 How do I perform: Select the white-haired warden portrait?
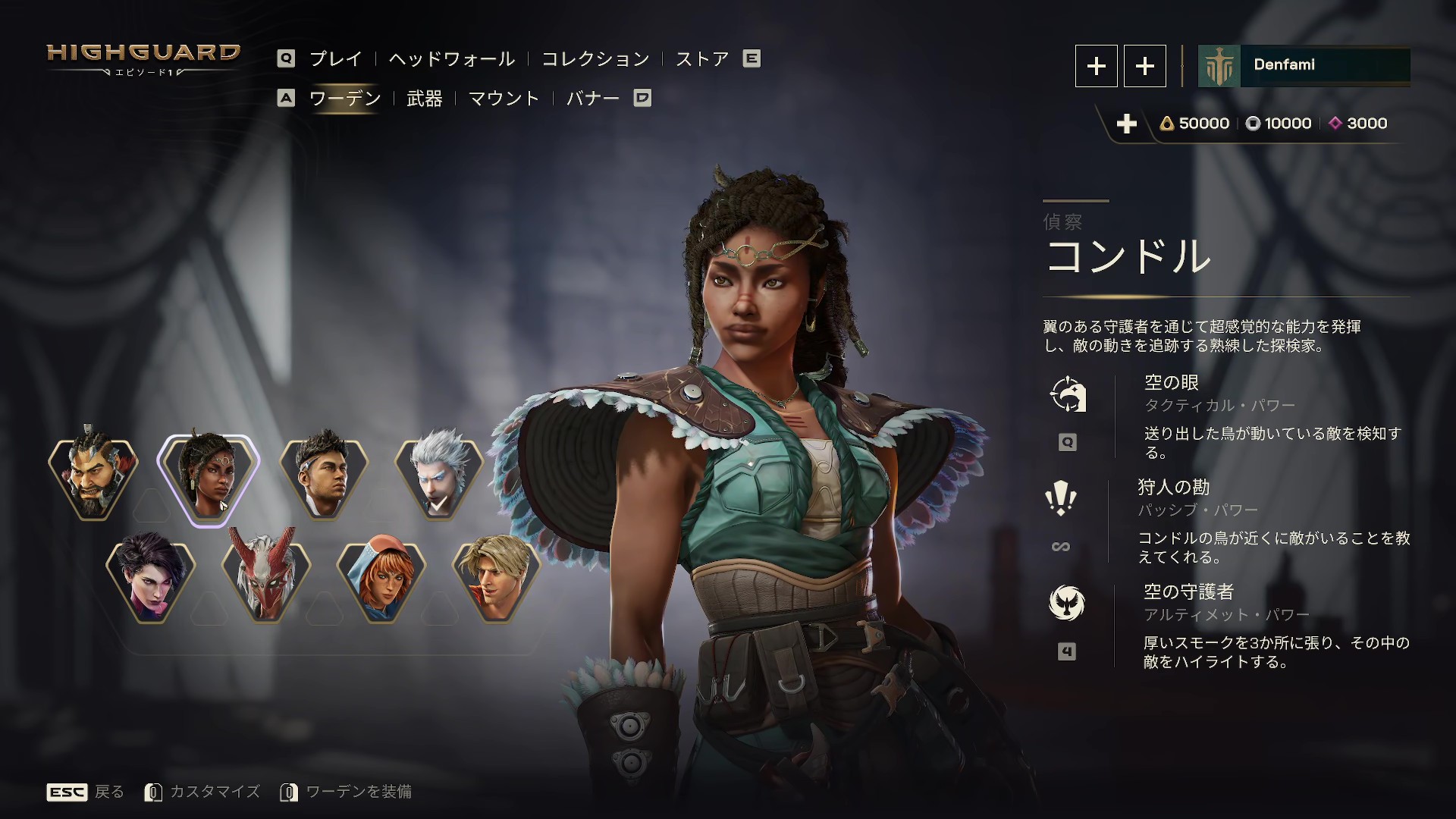point(438,476)
